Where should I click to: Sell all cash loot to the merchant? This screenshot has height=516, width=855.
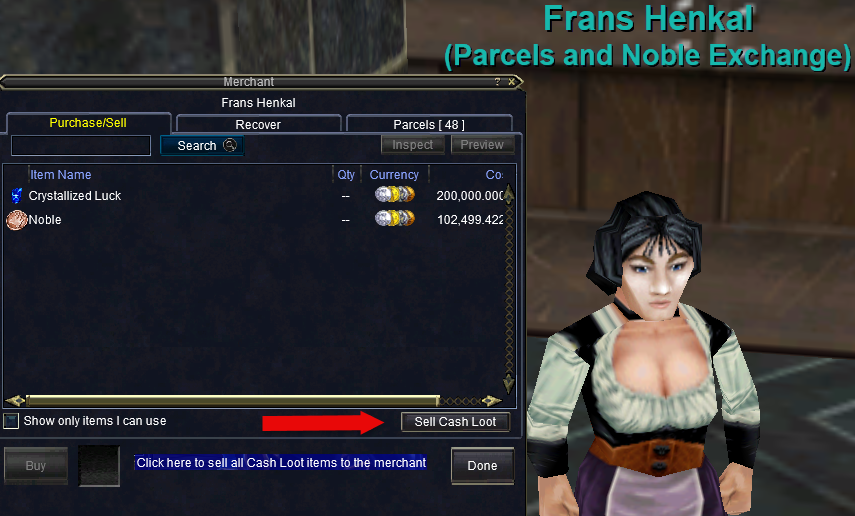[455, 422]
